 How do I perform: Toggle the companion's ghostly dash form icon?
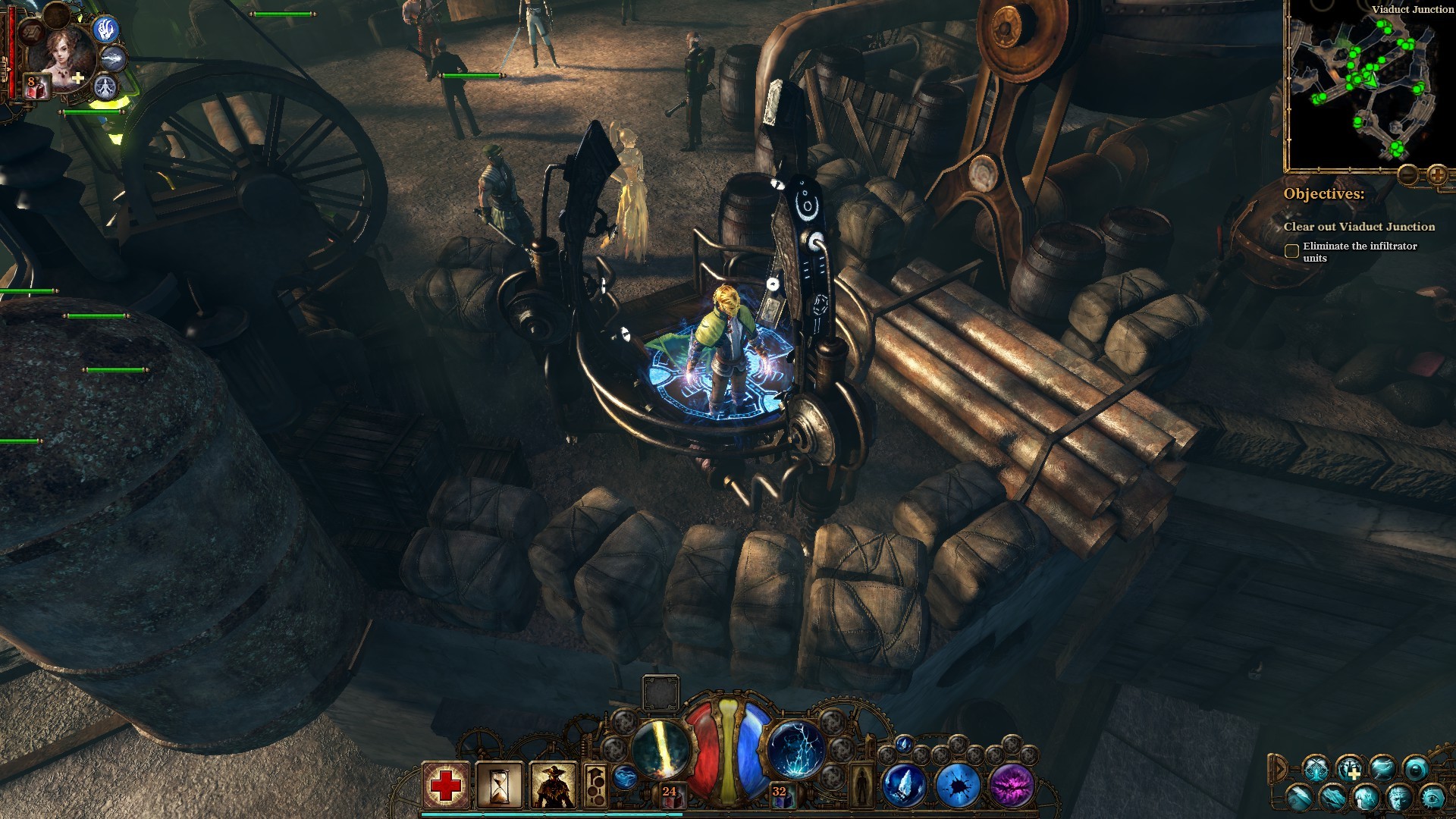114,58
